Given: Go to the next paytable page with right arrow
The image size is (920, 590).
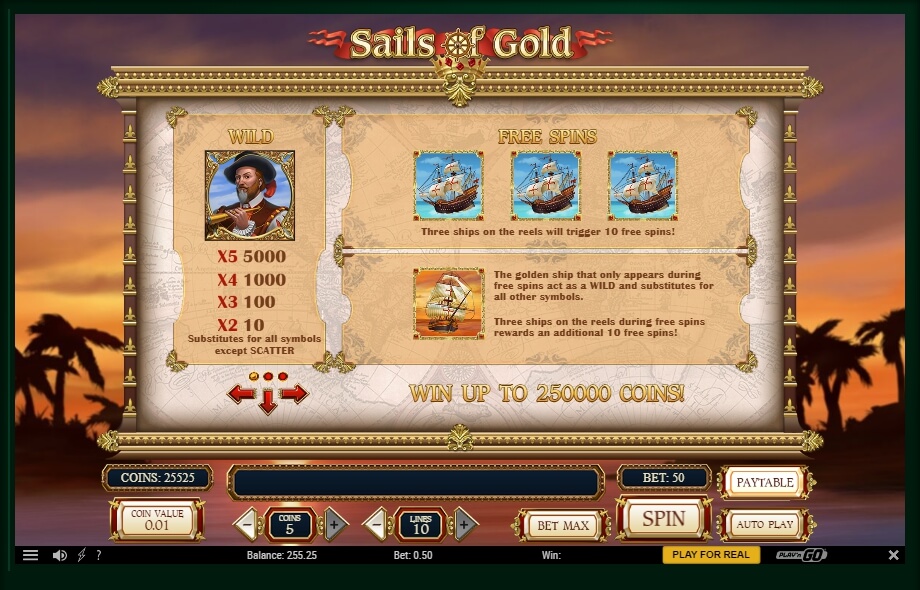Looking at the screenshot, I should [294, 394].
